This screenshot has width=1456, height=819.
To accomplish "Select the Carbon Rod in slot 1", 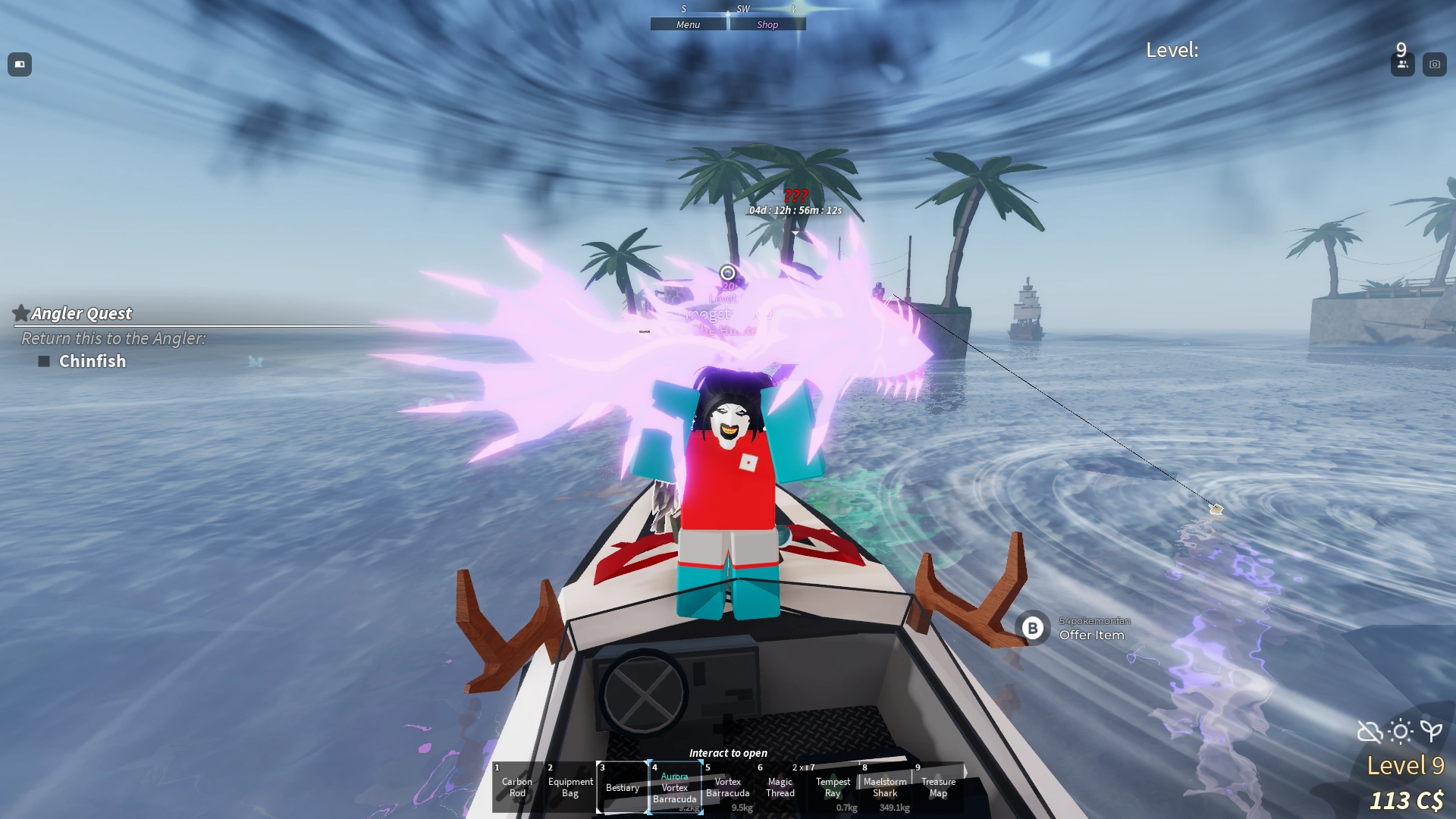I will tap(516, 788).
